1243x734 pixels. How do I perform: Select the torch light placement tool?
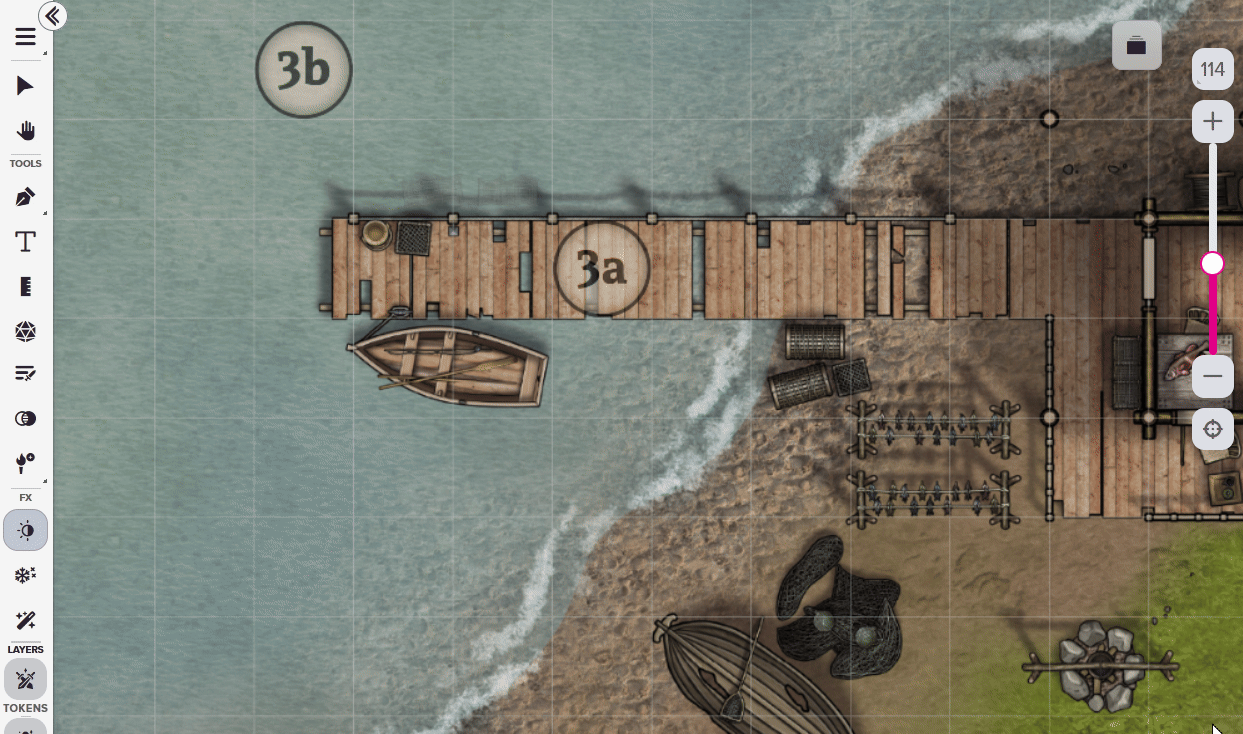(x=25, y=463)
